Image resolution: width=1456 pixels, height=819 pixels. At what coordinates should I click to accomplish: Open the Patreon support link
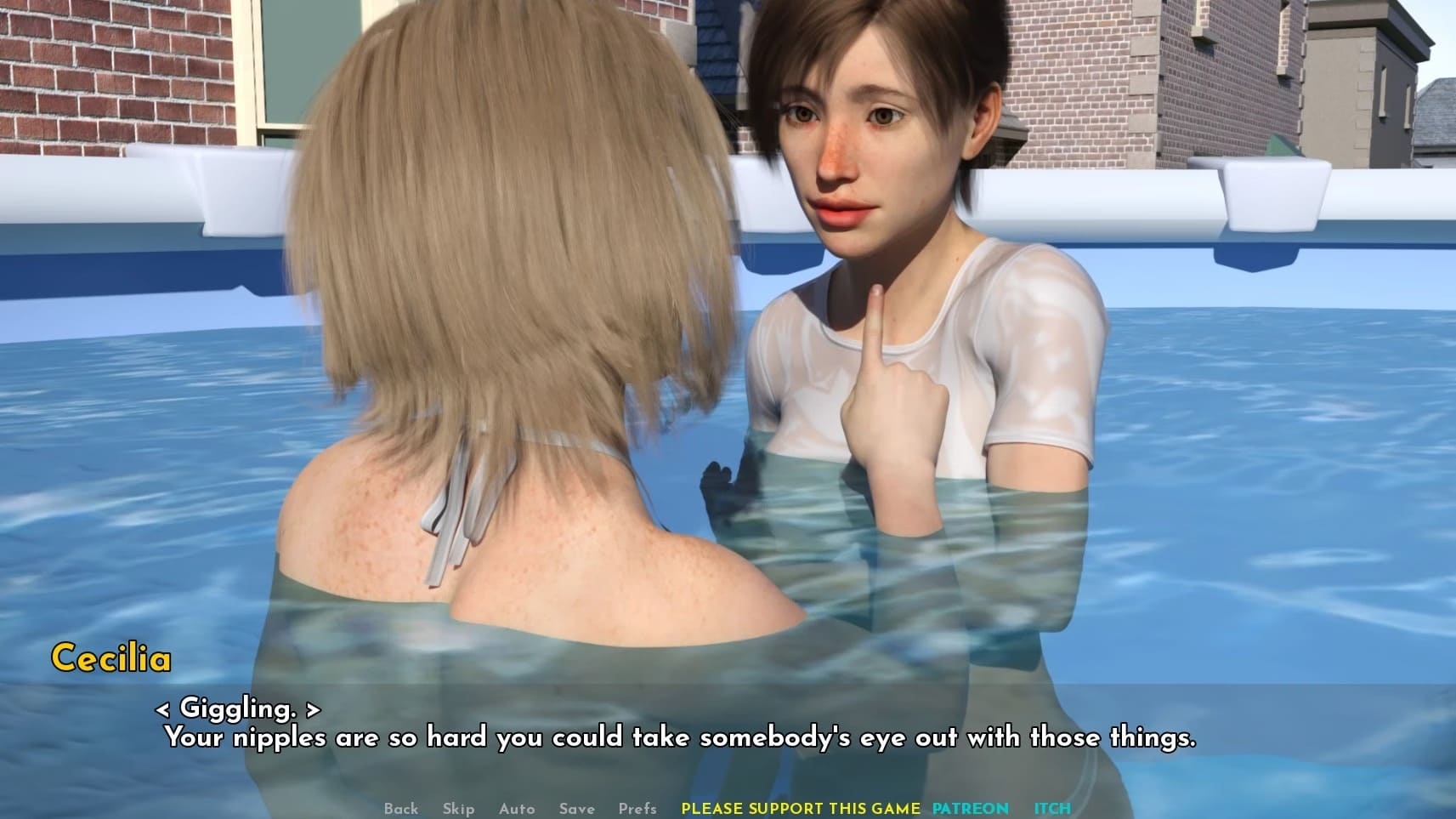tap(970, 809)
